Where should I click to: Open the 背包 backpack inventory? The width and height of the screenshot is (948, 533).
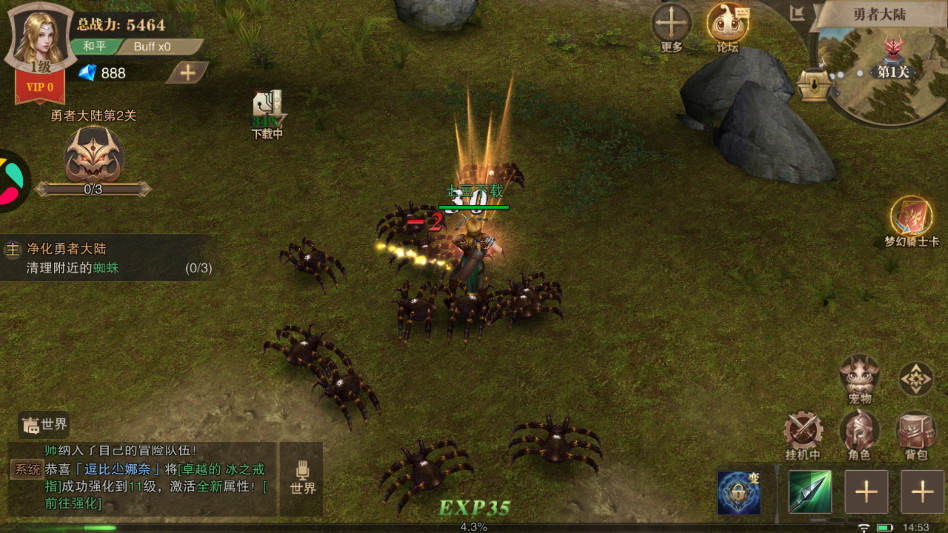point(915,432)
